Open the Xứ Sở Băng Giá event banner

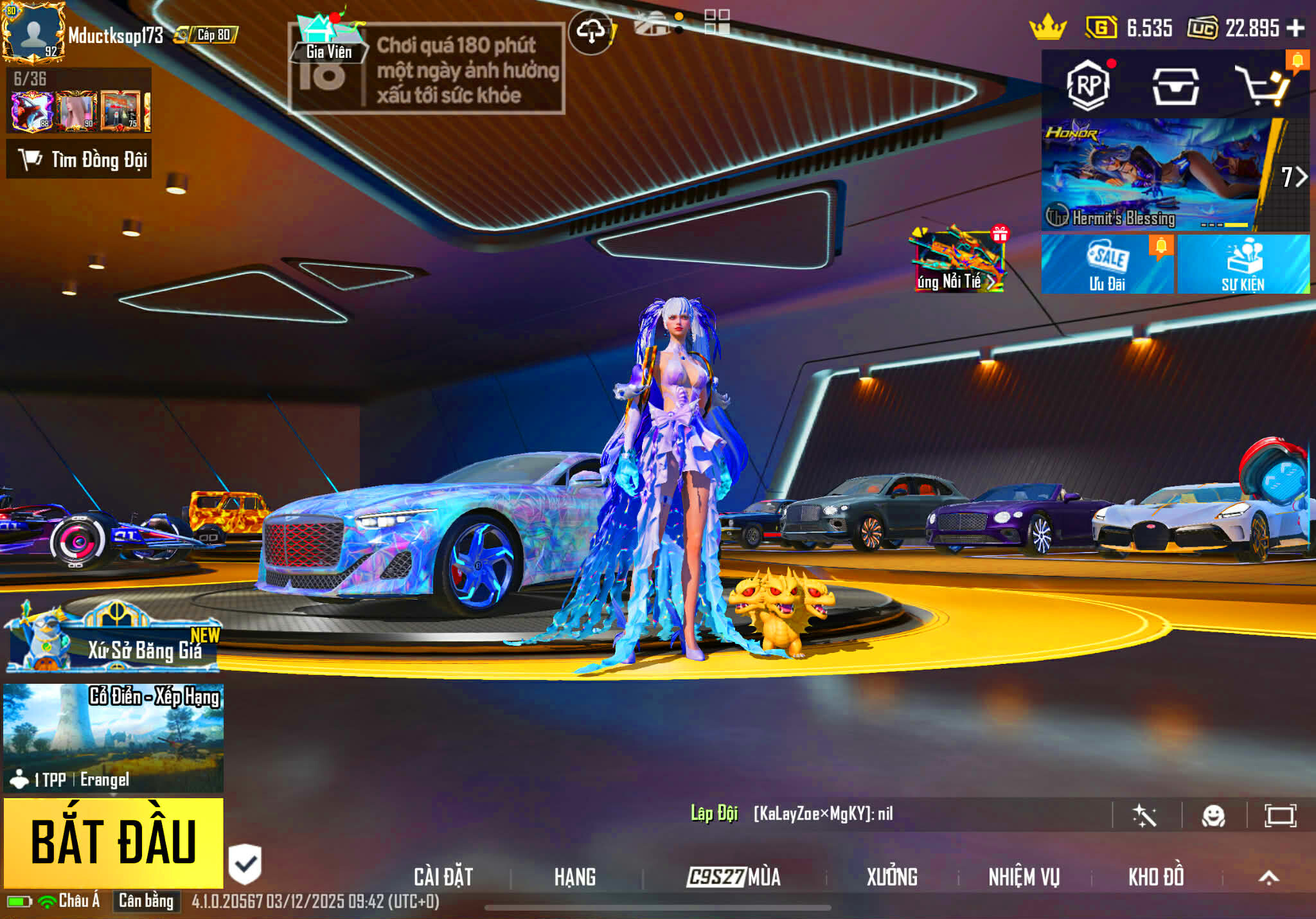(113, 639)
